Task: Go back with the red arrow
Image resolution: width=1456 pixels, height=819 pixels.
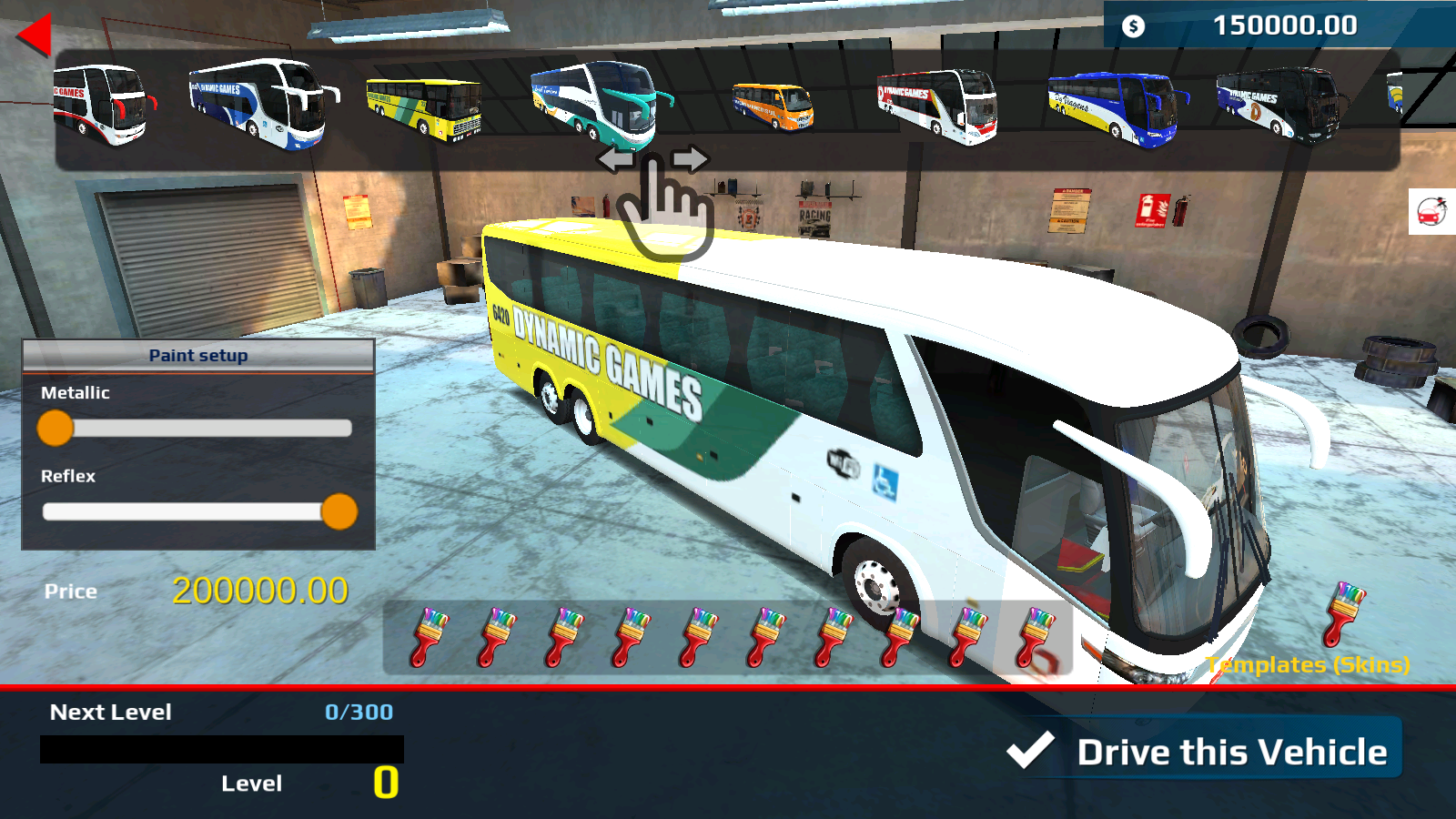Action: (x=34, y=35)
